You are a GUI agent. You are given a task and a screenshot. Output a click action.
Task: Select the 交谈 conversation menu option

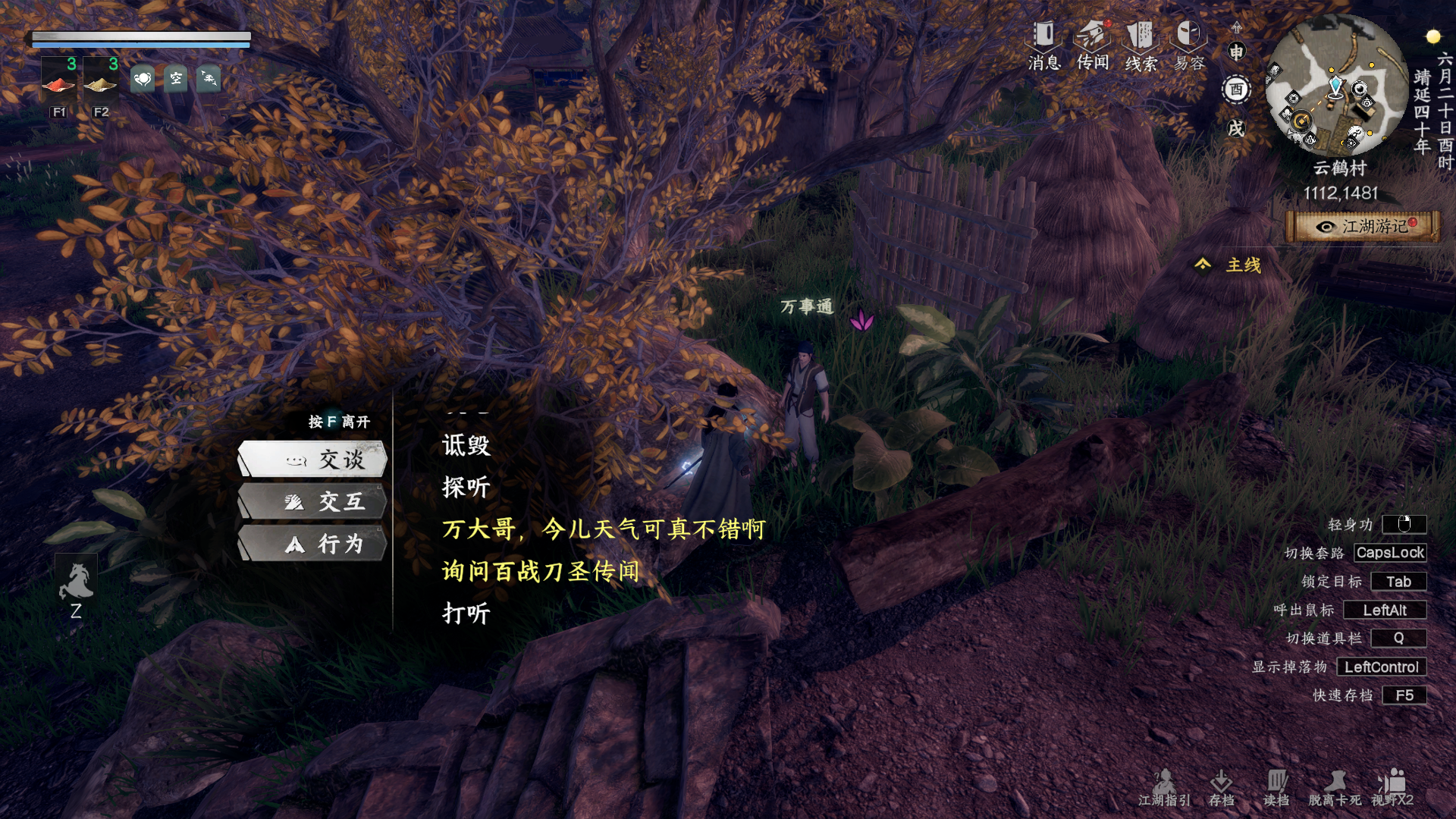[x=312, y=458]
